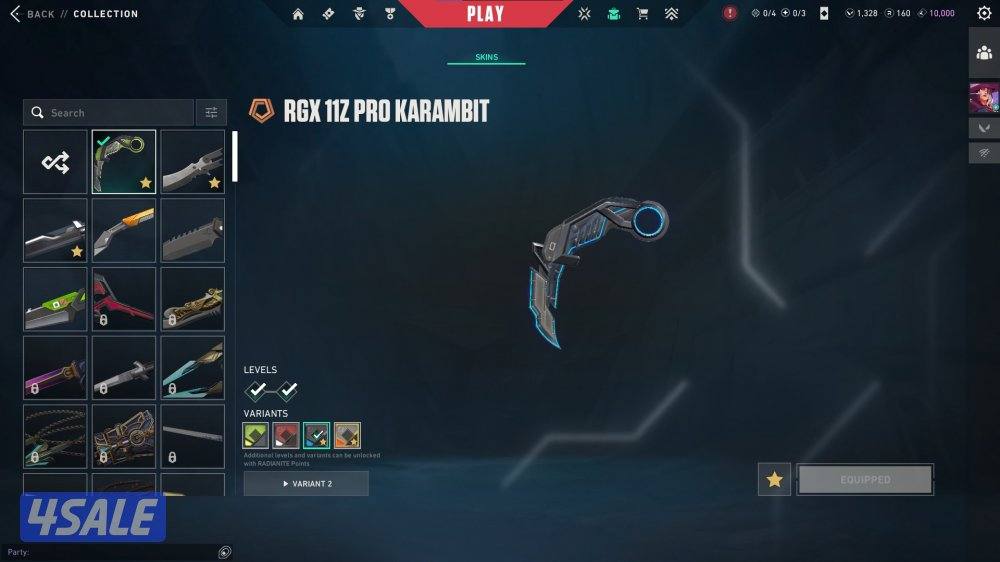Image resolution: width=1000 pixels, height=562 pixels.
Task: Pick the serrated gray combat knife skin
Action: click(x=192, y=229)
